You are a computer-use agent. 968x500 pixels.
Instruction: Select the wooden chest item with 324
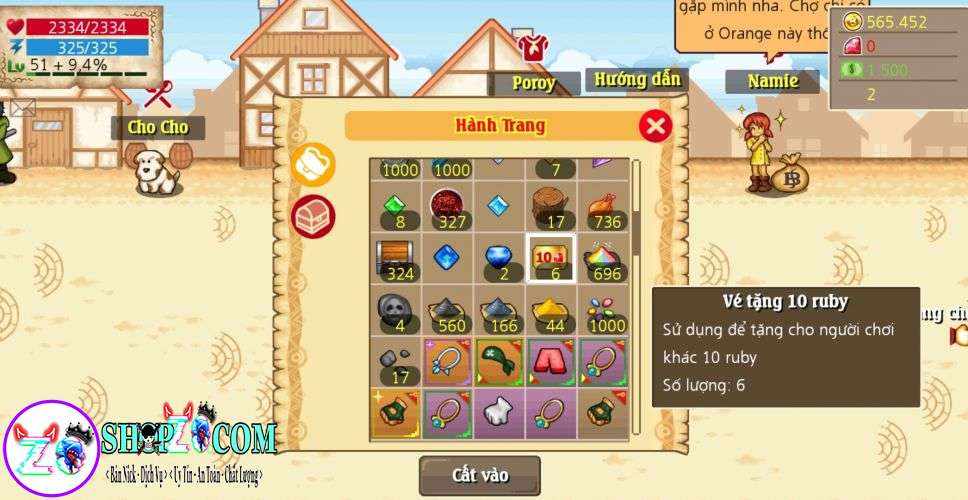click(x=396, y=258)
